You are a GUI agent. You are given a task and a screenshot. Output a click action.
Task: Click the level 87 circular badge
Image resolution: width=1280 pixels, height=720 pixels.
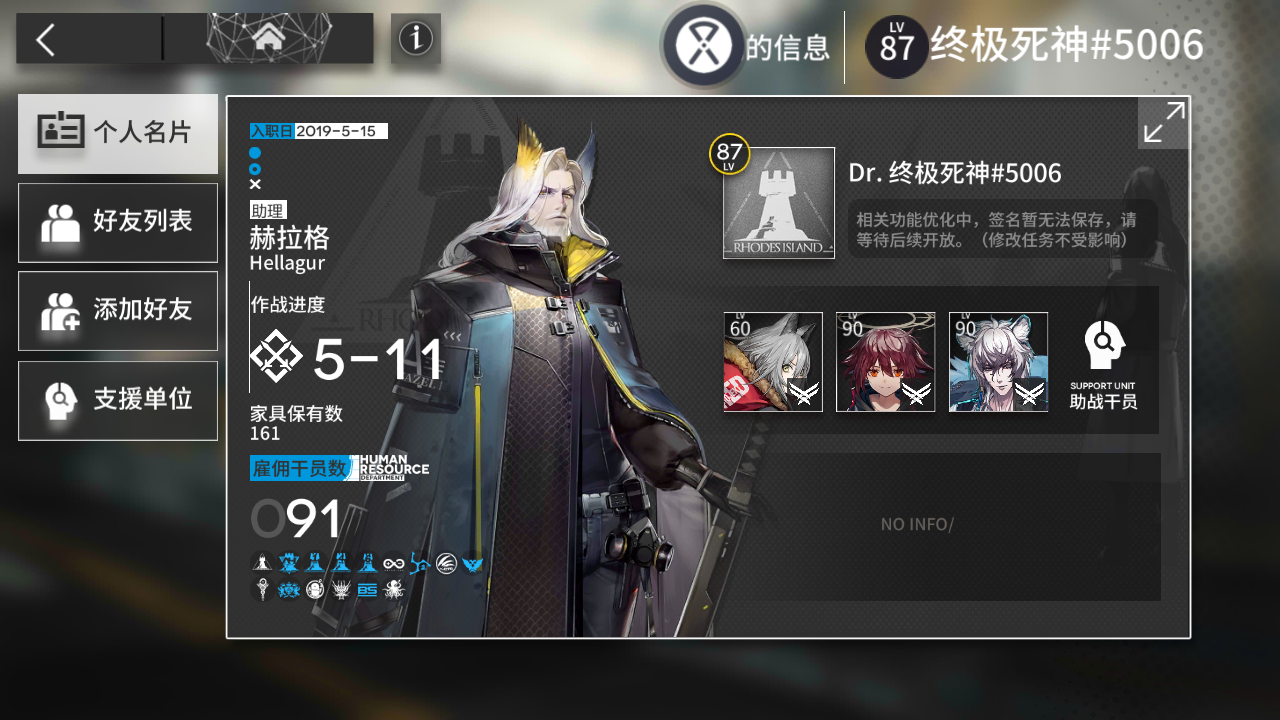pos(895,45)
